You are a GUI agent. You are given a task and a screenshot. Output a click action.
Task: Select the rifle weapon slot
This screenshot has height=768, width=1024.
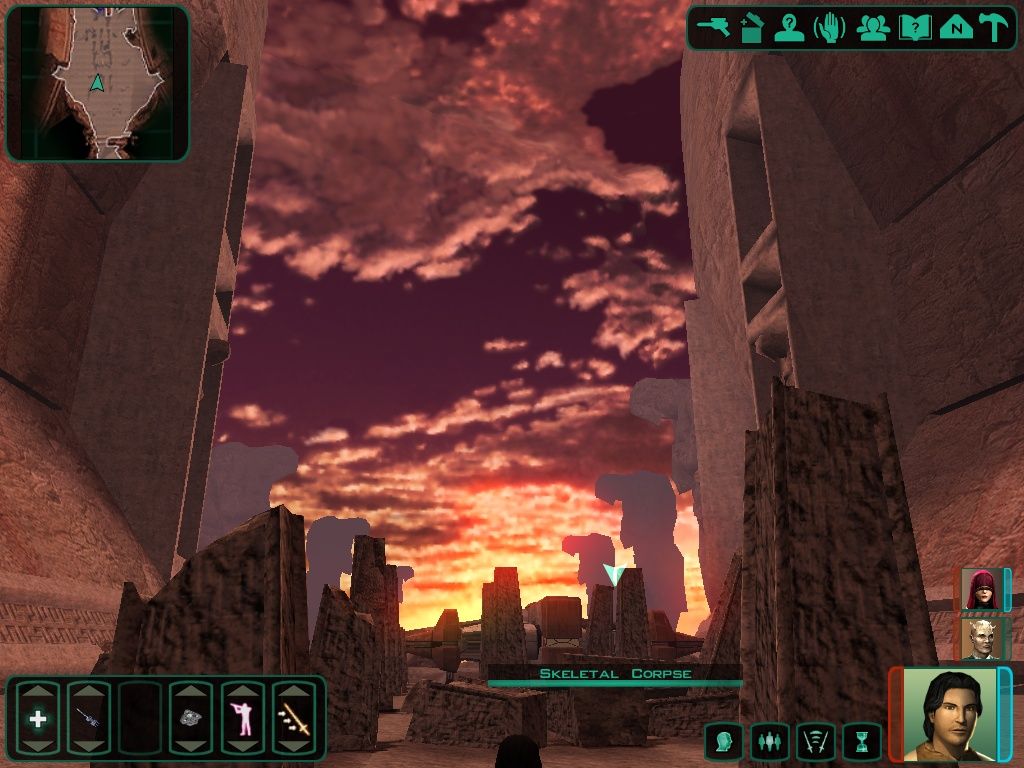88,718
